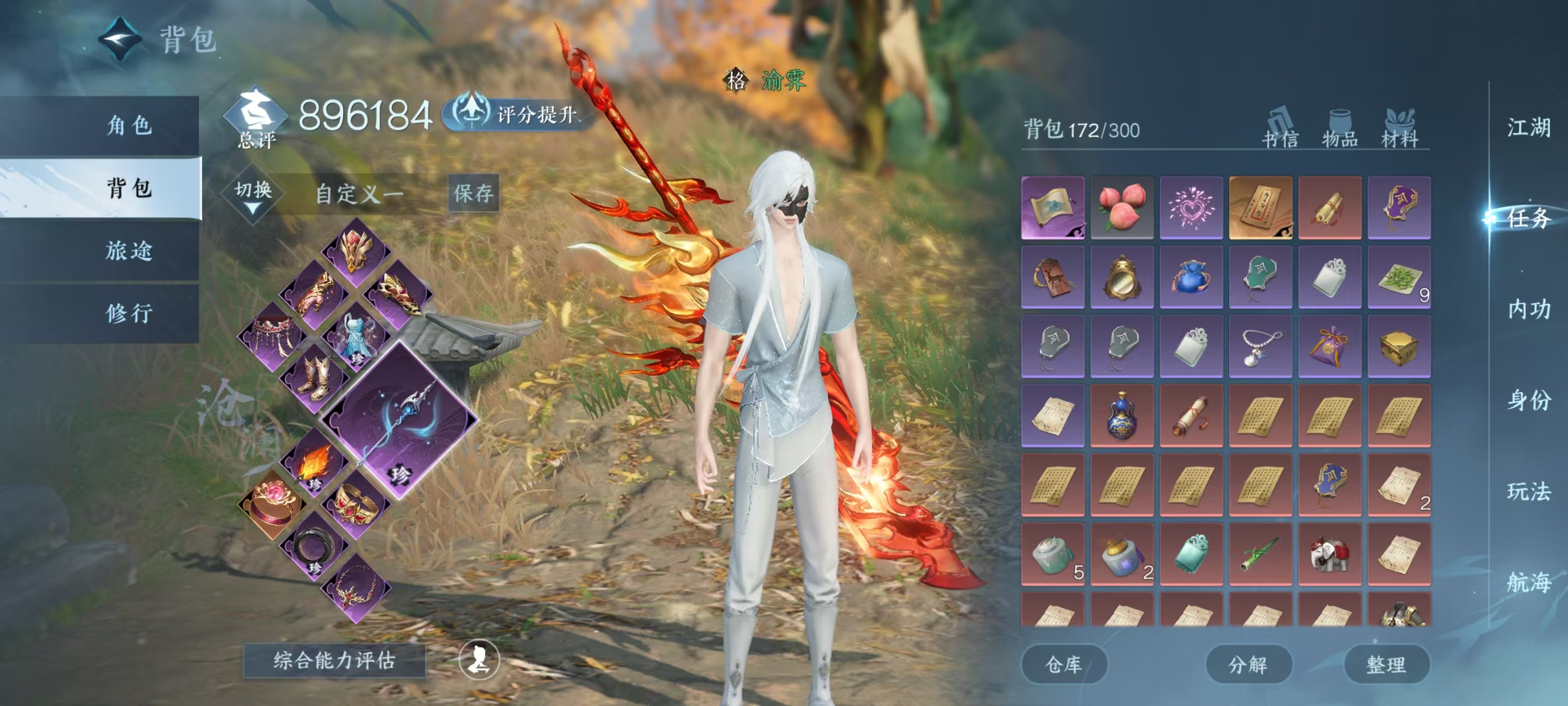Viewport: 1568px width, 706px height.
Task: Sort the backpack with 整理
Action: (x=1386, y=664)
